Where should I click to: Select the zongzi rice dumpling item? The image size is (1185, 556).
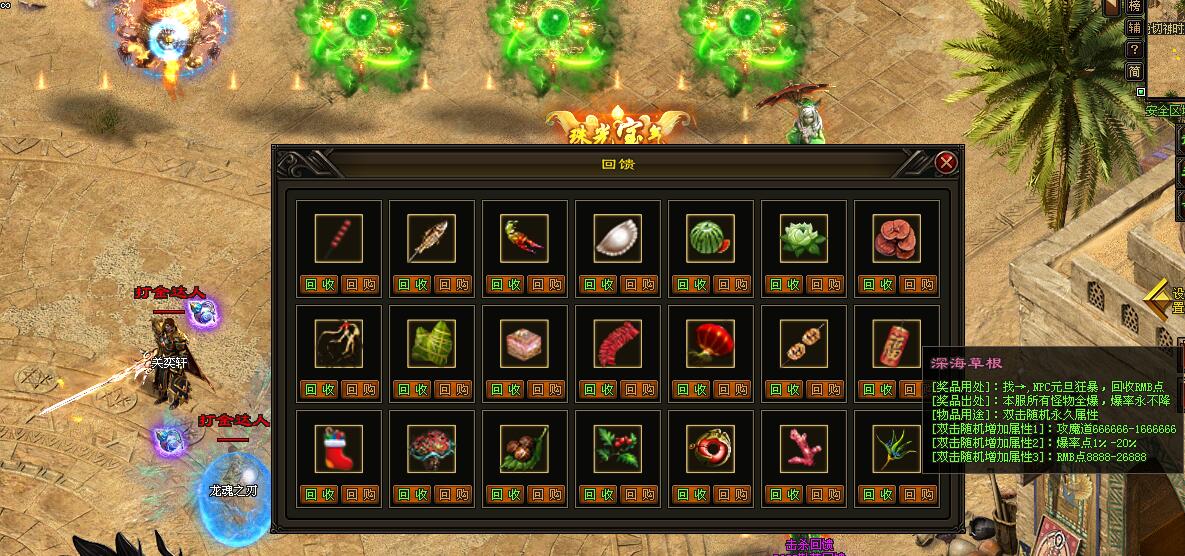click(x=432, y=344)
